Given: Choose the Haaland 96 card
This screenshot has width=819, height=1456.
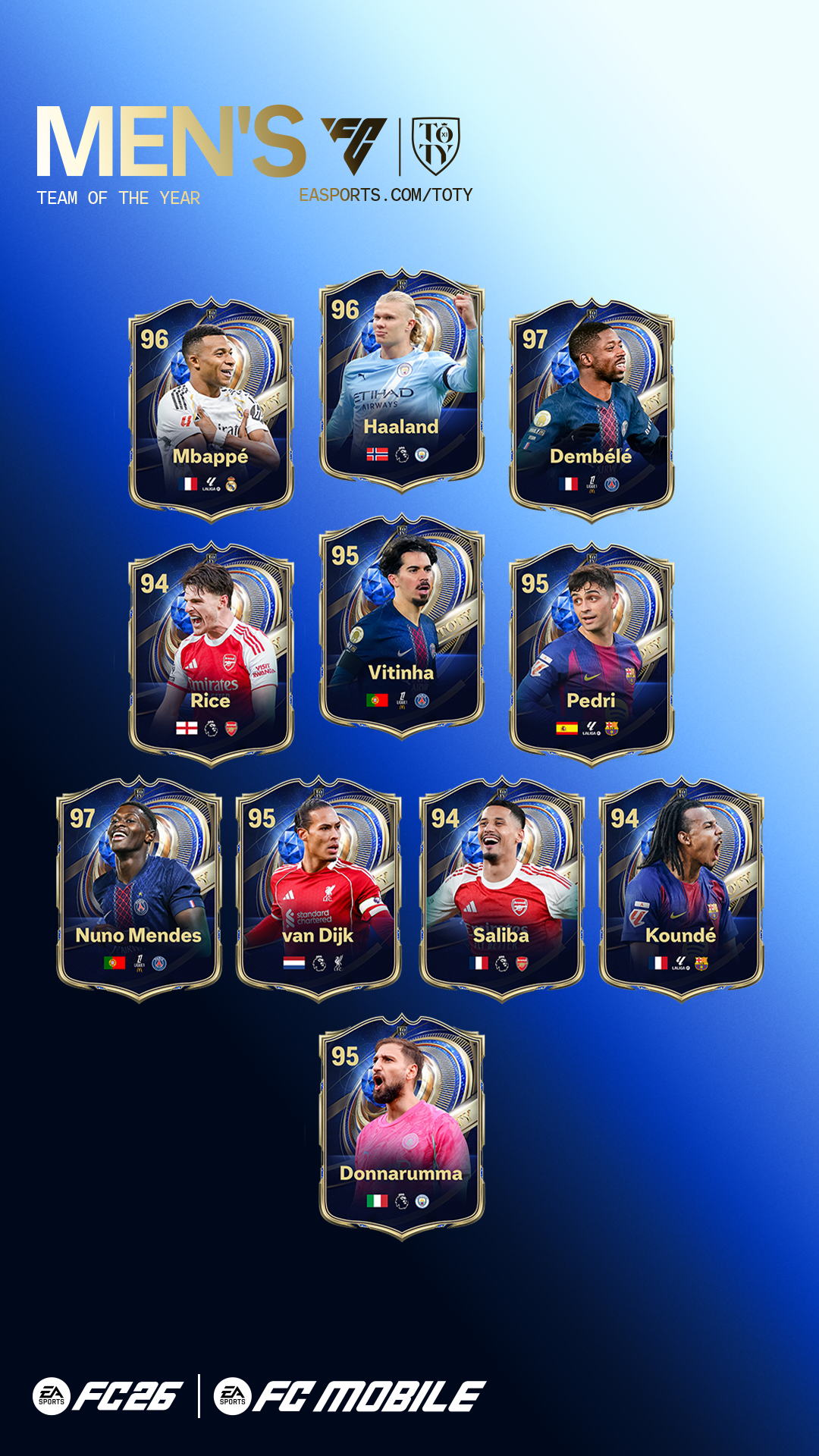Looking at the screenshot, I should (x=401, y=379).
